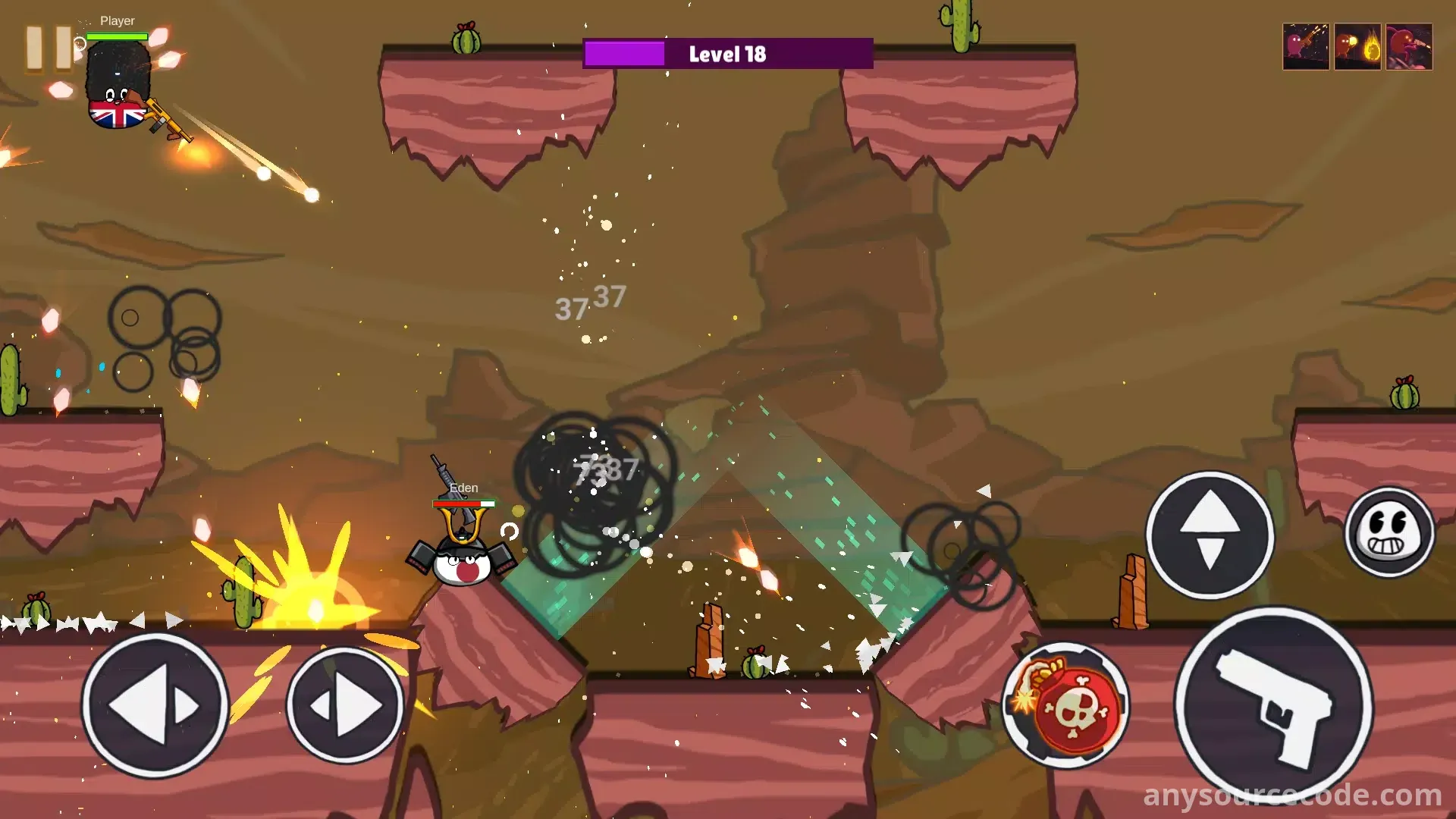Tap the move-left arrow button
The height and width of the screenshot is (819, 1456).
point(155,706)
